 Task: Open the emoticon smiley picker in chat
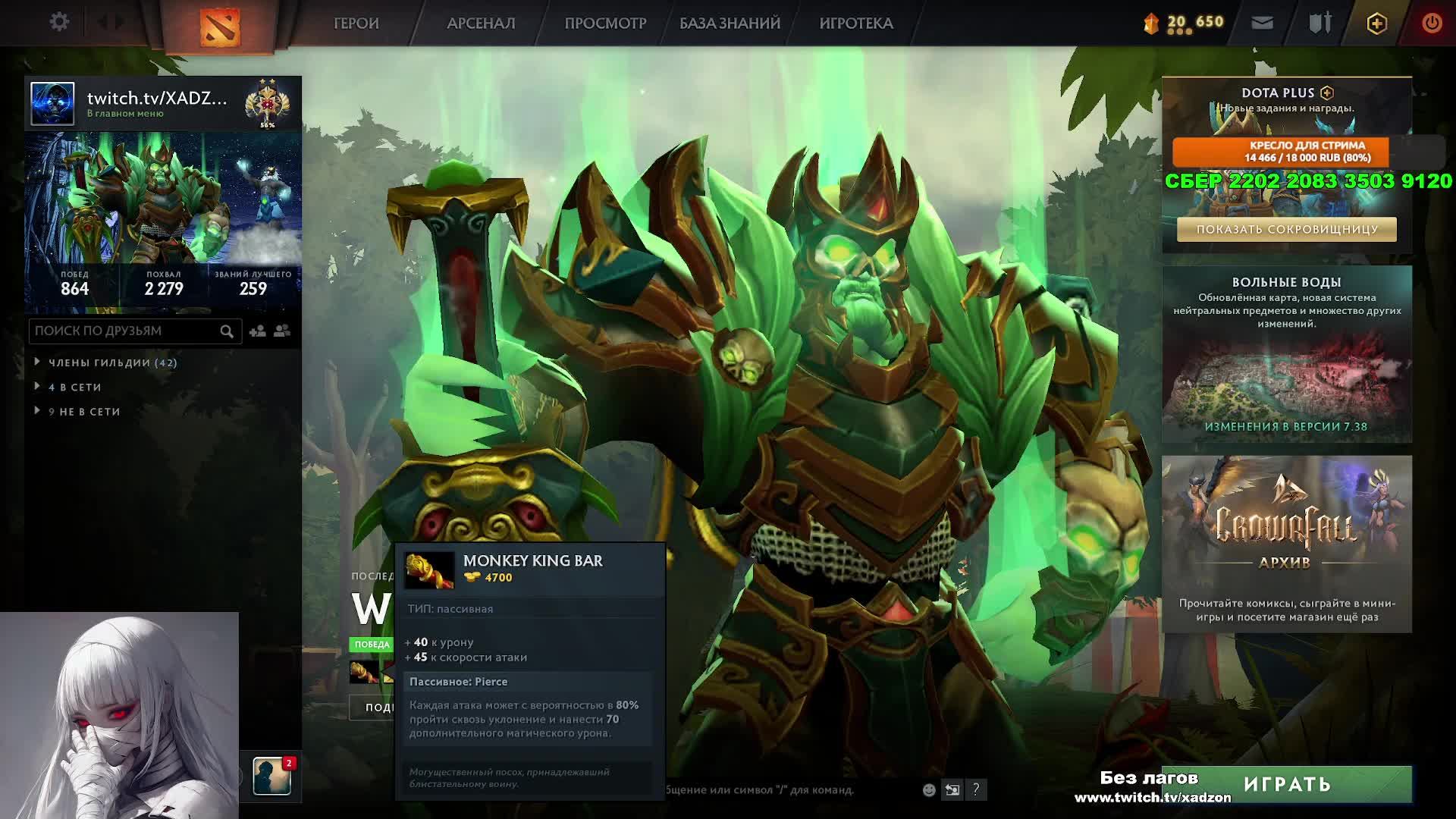click(929, 790)
